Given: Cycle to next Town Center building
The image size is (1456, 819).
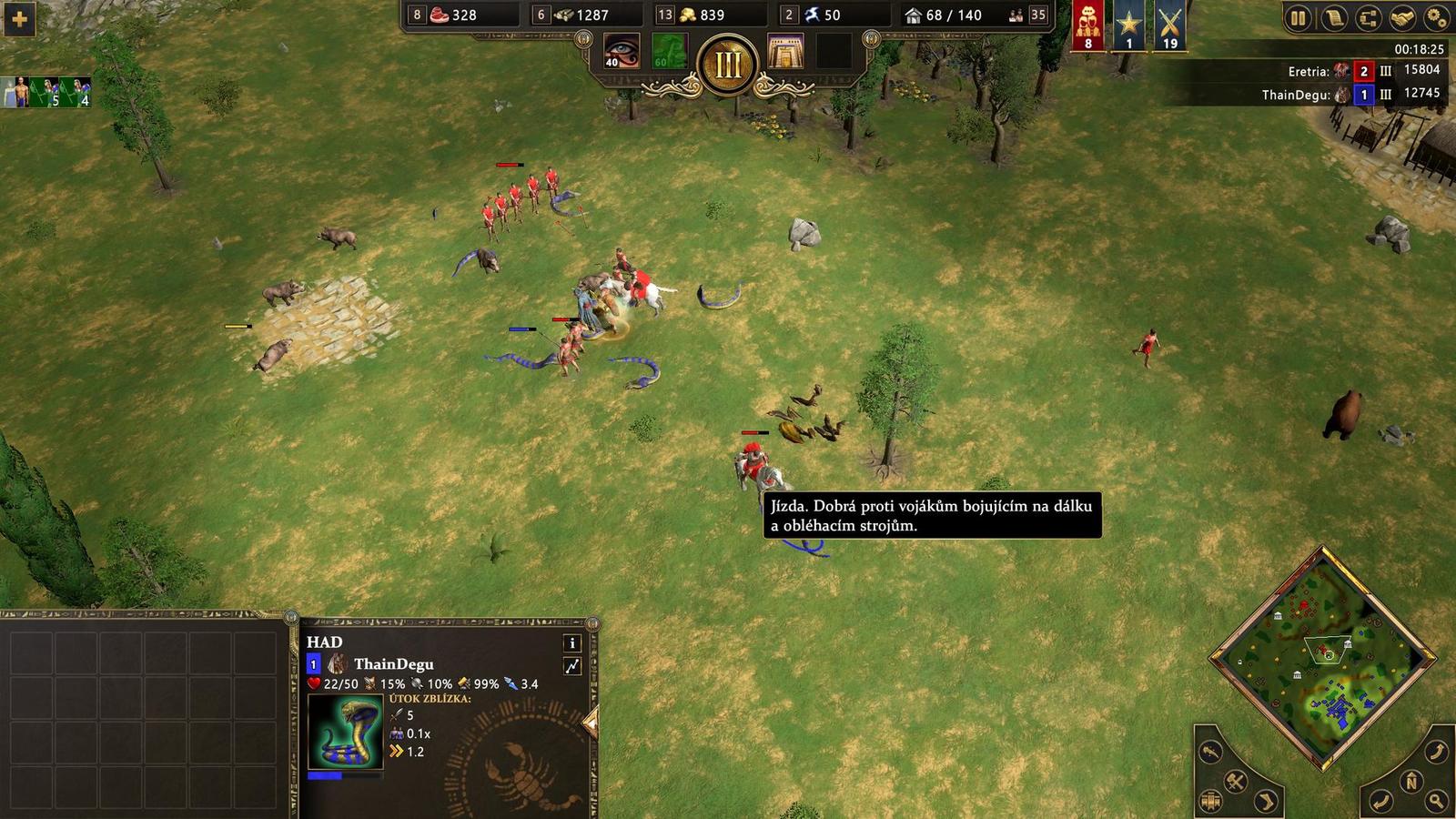Looking at the screenshot, I should click(x=1210, y=800).
